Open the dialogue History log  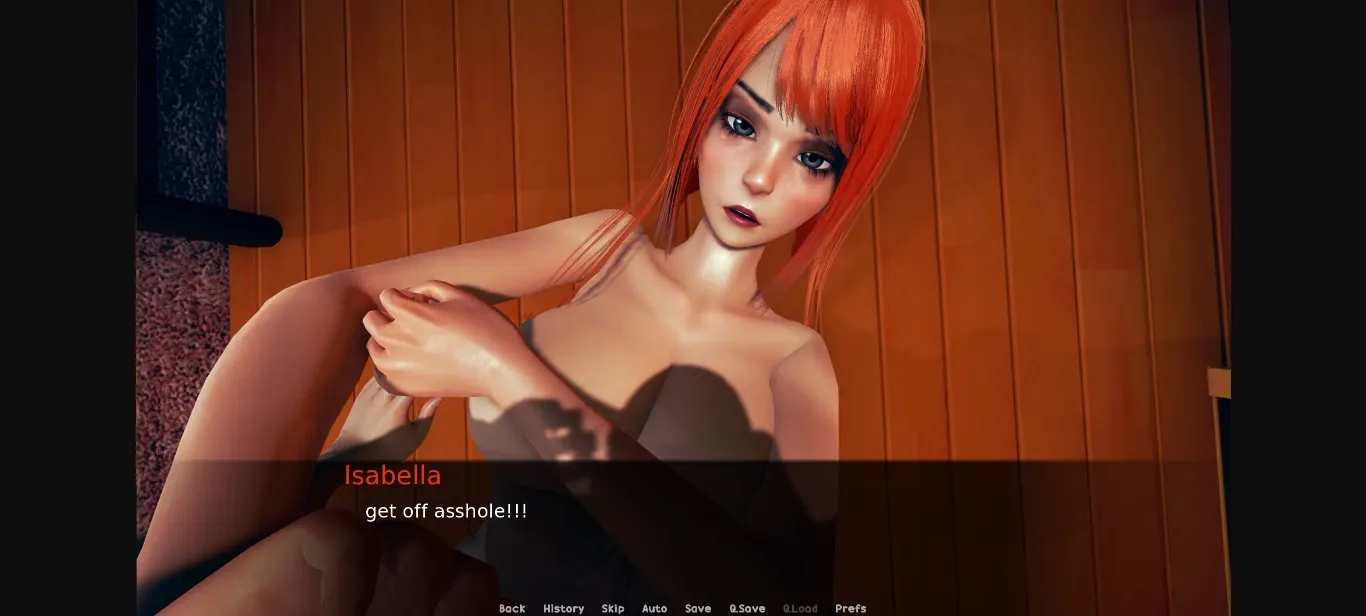tap(563, 608)
